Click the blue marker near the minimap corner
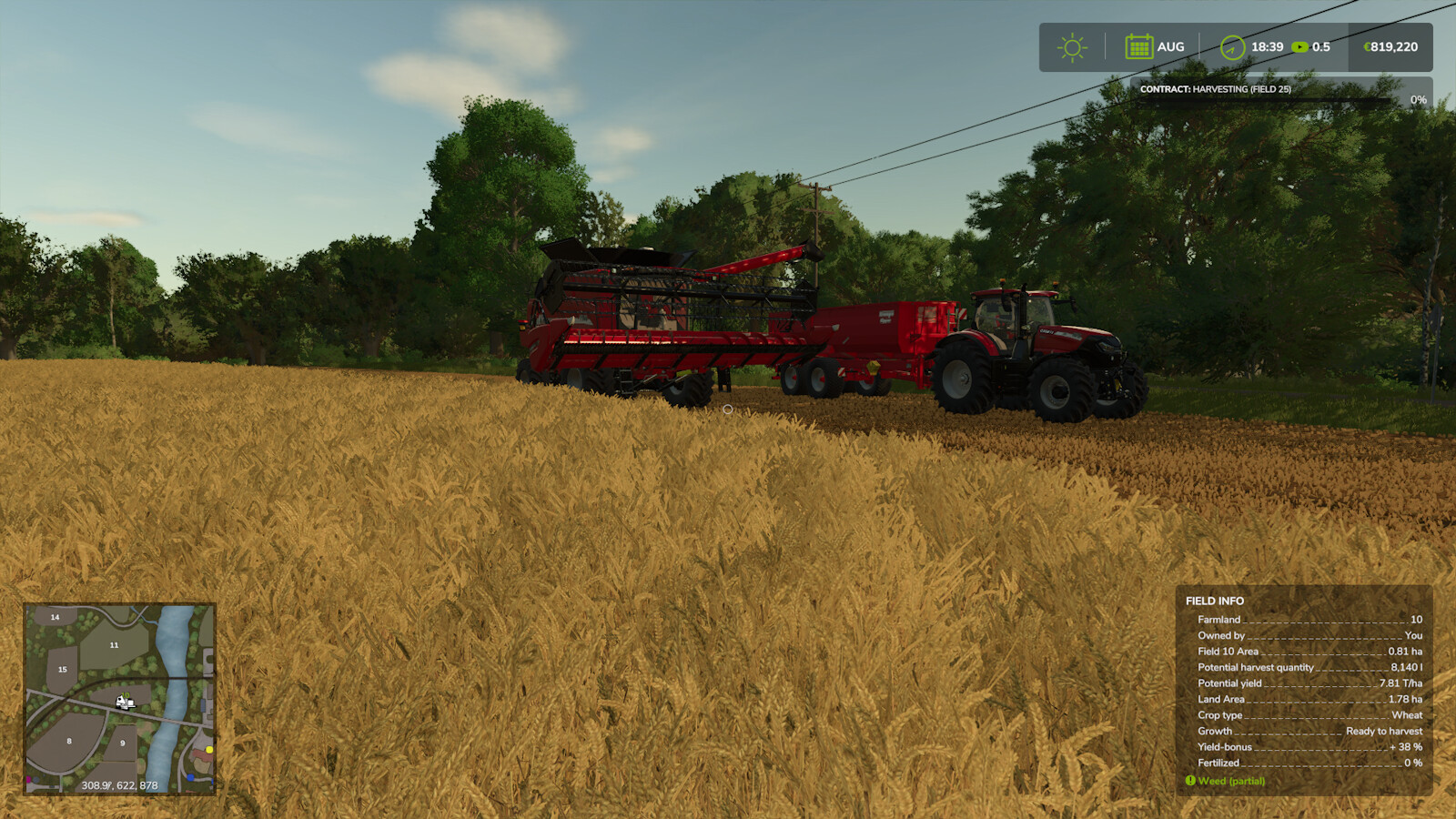This screenshot has width=1456, height=819. click(x=189, y=777)
